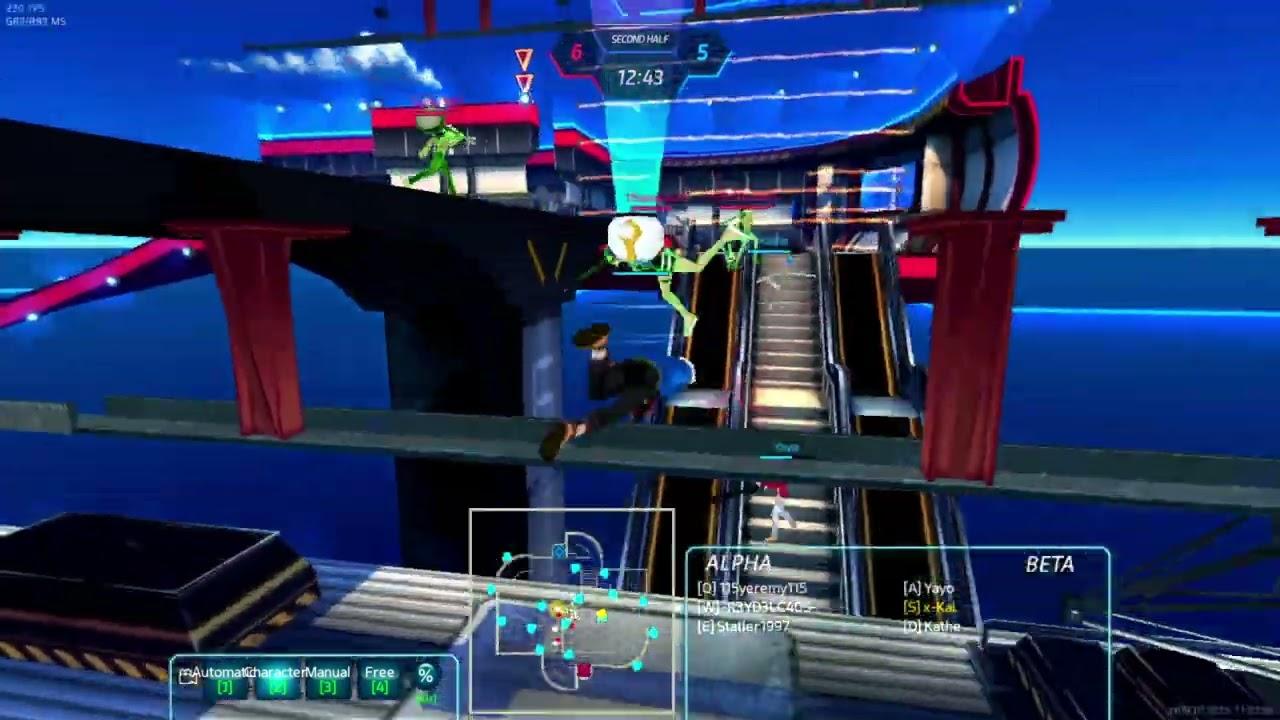The height and width of the screenshot is (720, 1280).
Task: Toggle the percent sign button
Action: (x=426, y=677)
